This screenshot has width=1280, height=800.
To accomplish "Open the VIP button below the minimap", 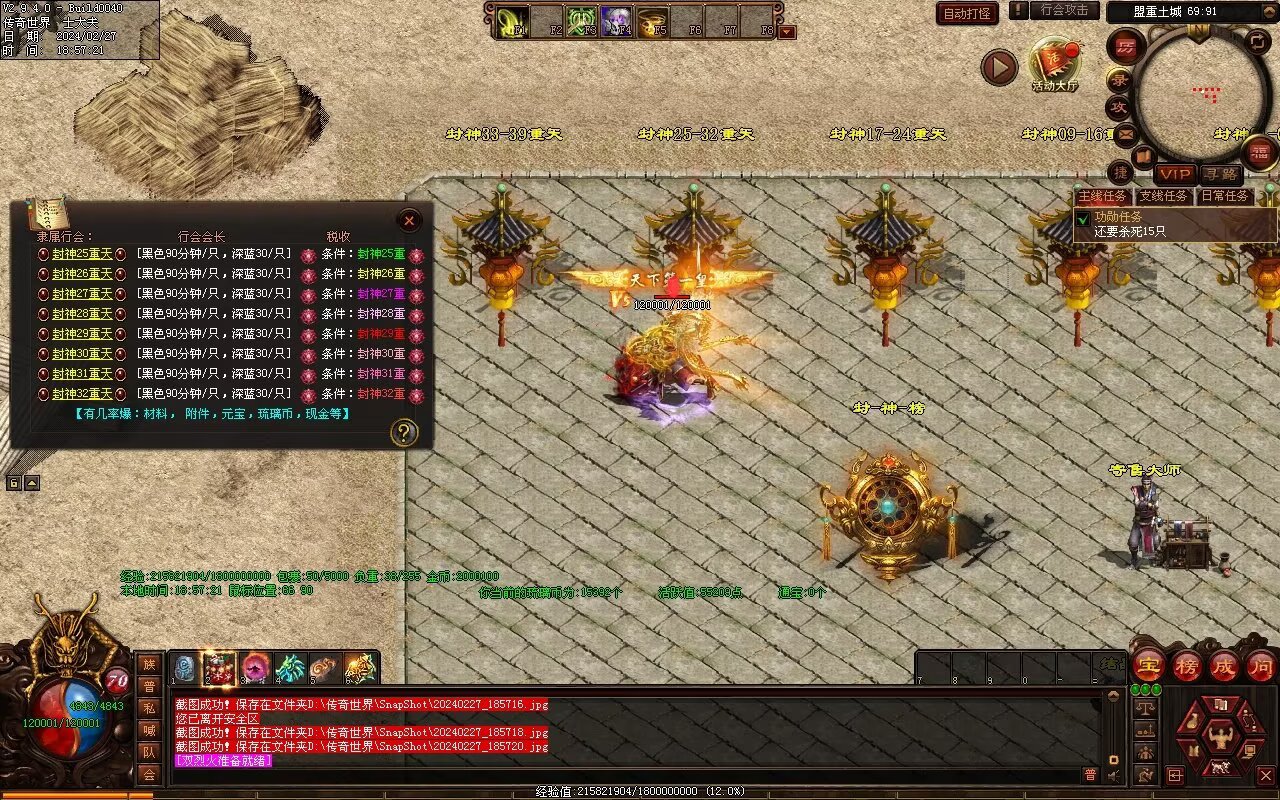I will point(1175,175).
